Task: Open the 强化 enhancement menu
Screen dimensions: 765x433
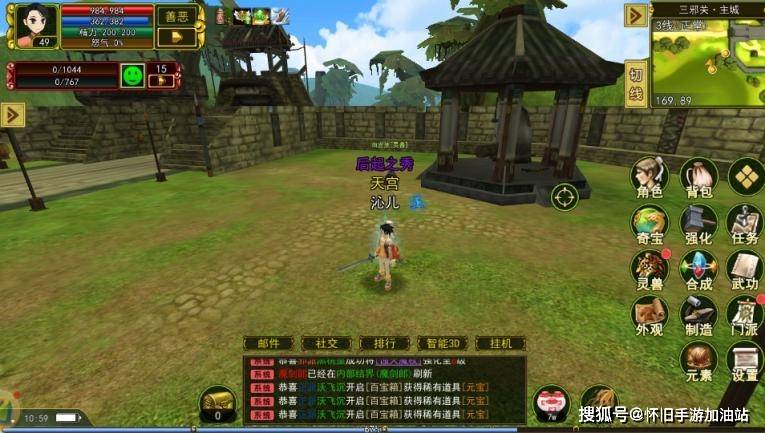Action: coord(698,225)
